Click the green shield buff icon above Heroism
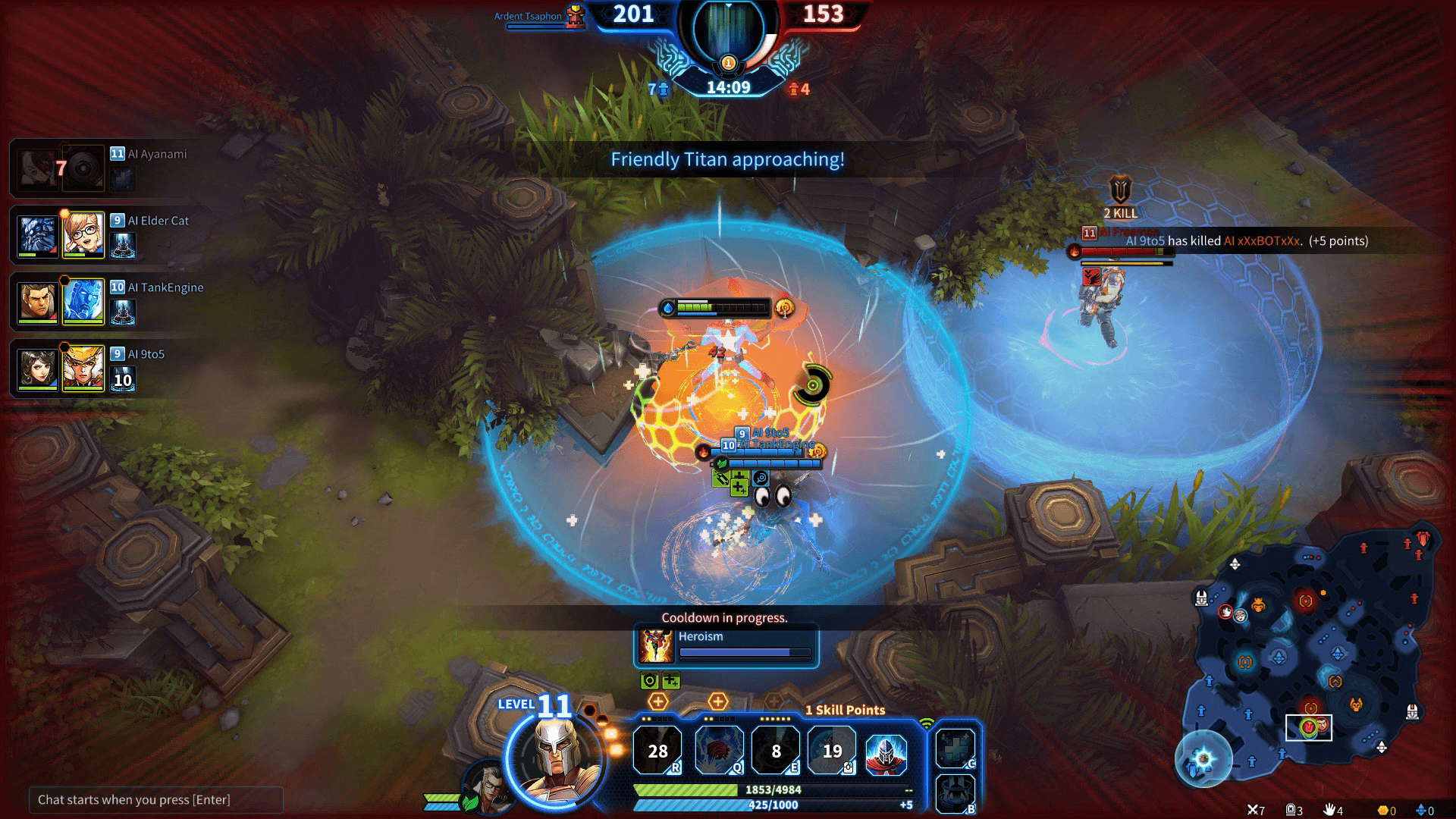Image resolution: width=1456 pixels, height=819 pixels. pyautogui.click(x=650, y=681)
